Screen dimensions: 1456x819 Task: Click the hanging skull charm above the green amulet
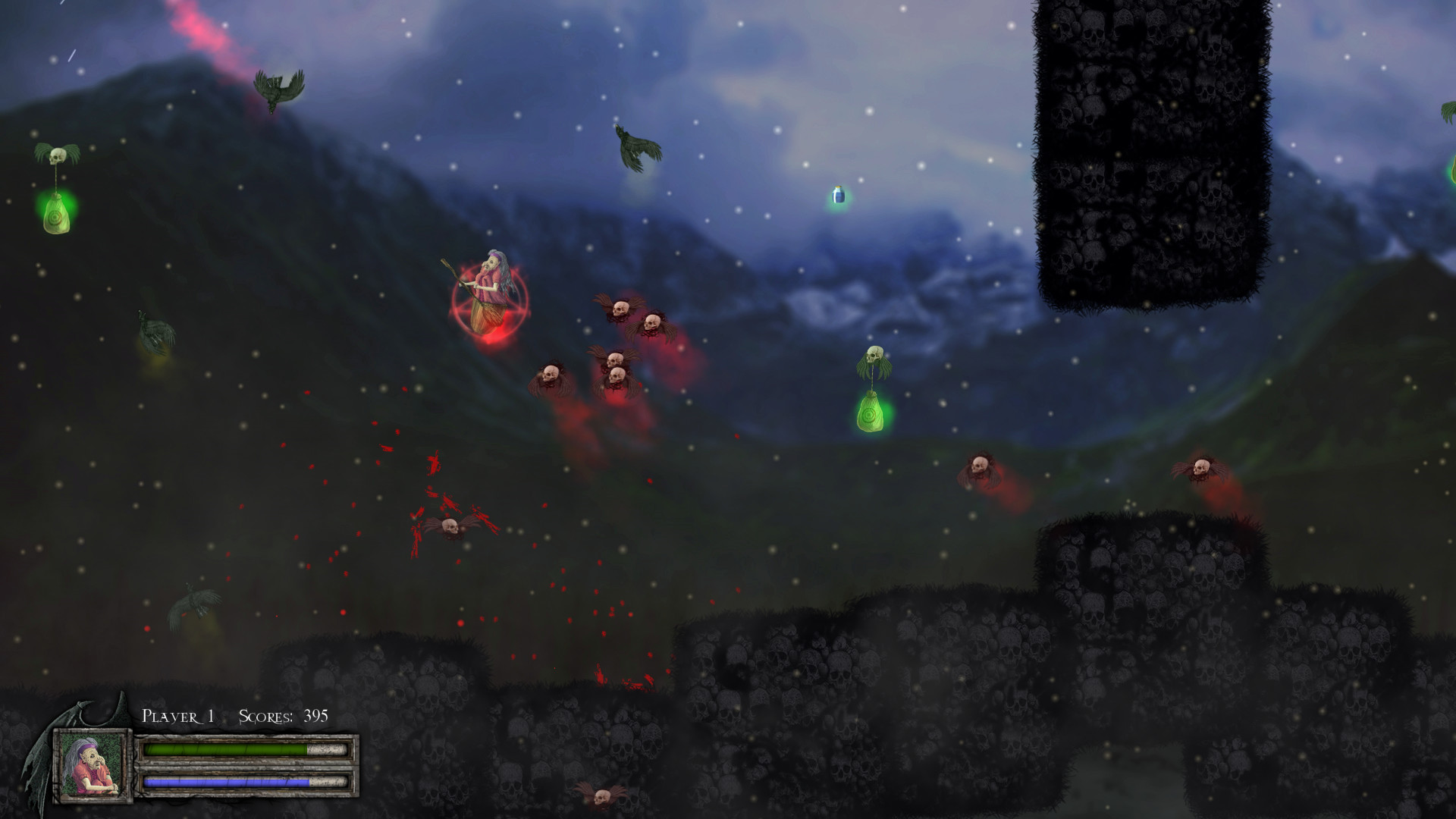[x=874, y=355]
